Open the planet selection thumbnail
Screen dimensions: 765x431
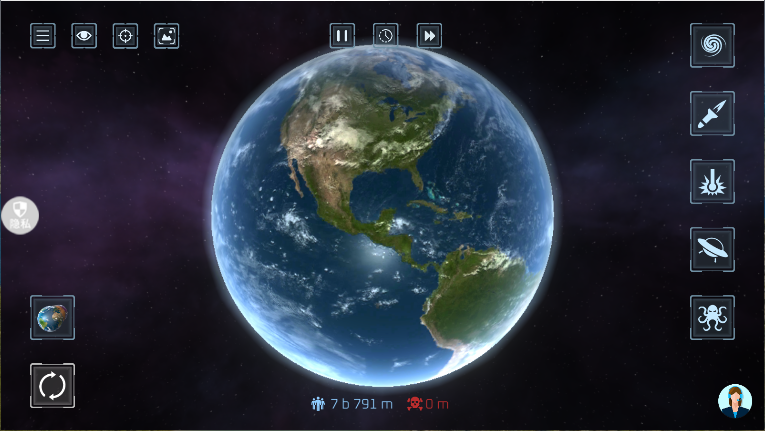click(52, 317)
